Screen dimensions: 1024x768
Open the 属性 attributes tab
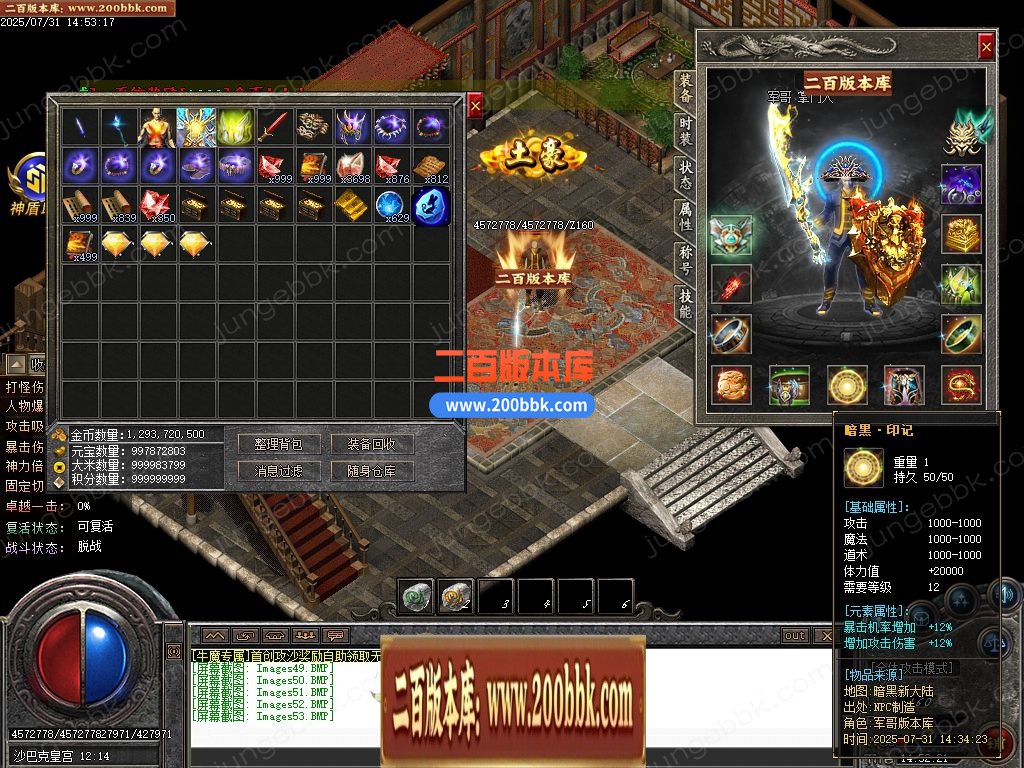pos(685,215)
